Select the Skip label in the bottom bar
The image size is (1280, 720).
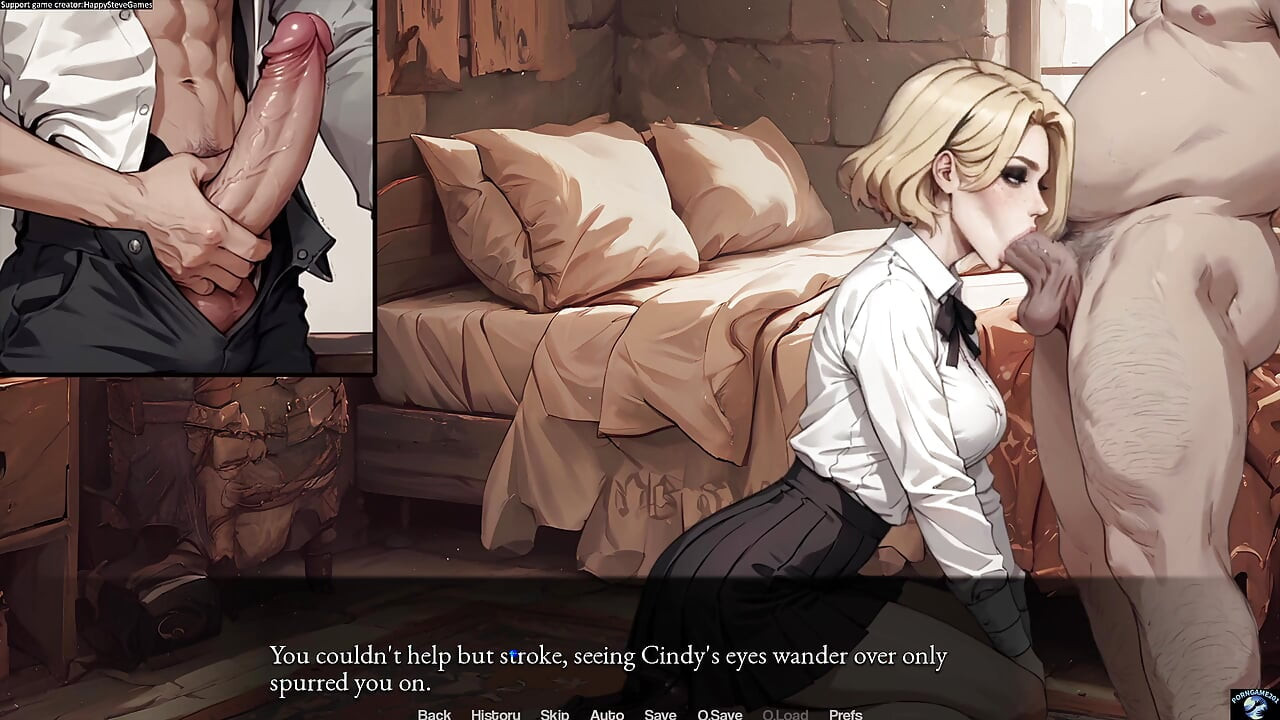click(554, 714)
